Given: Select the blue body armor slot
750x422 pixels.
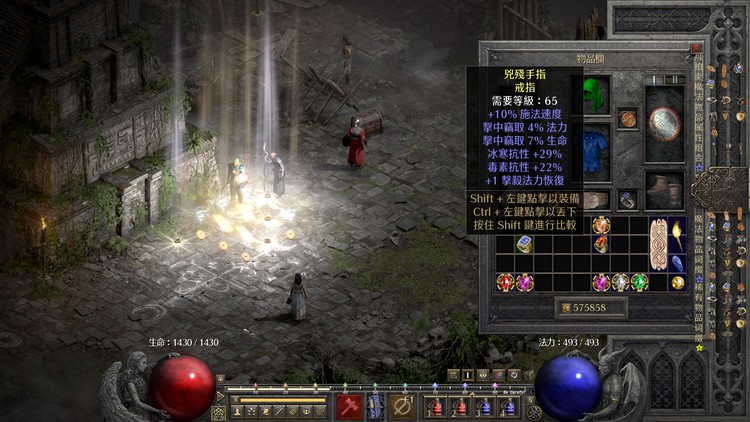Looking at the screenshot, I should click(596, 147).
